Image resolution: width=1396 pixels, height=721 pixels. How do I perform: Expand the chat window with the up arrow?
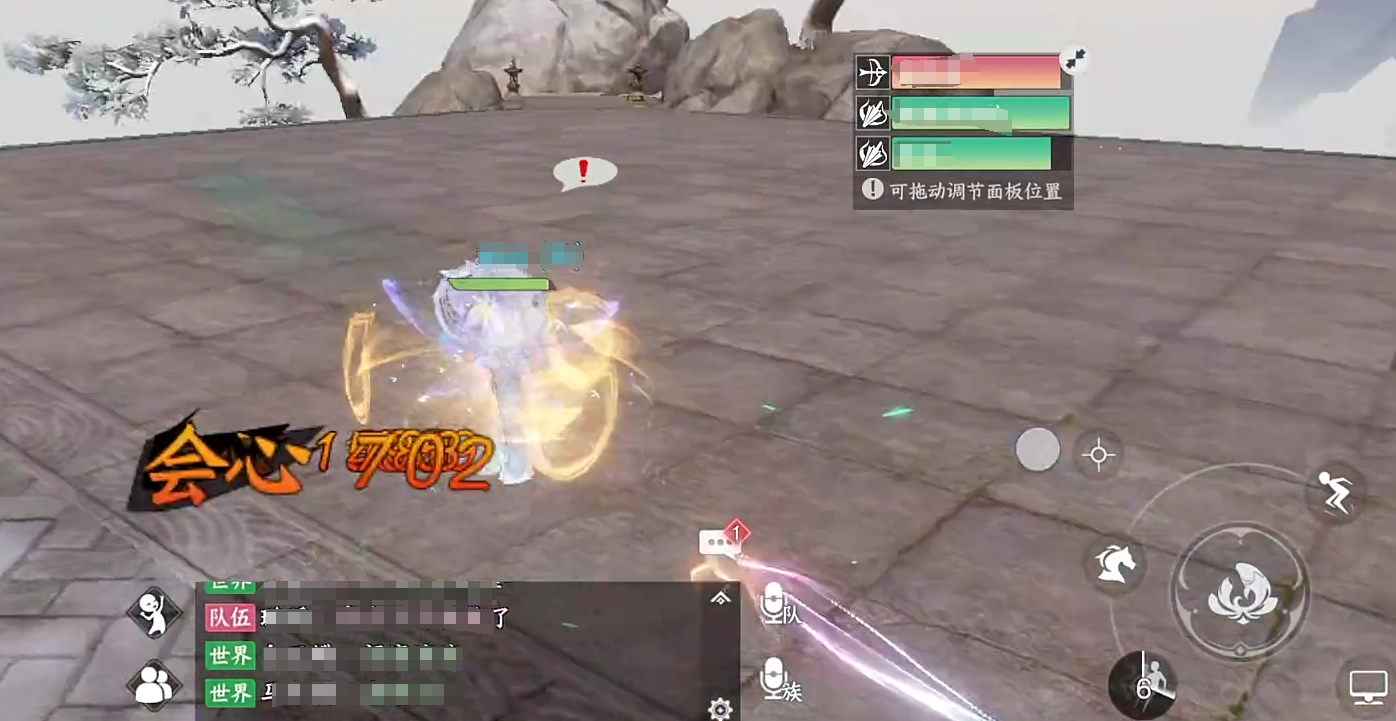point(720,598)
